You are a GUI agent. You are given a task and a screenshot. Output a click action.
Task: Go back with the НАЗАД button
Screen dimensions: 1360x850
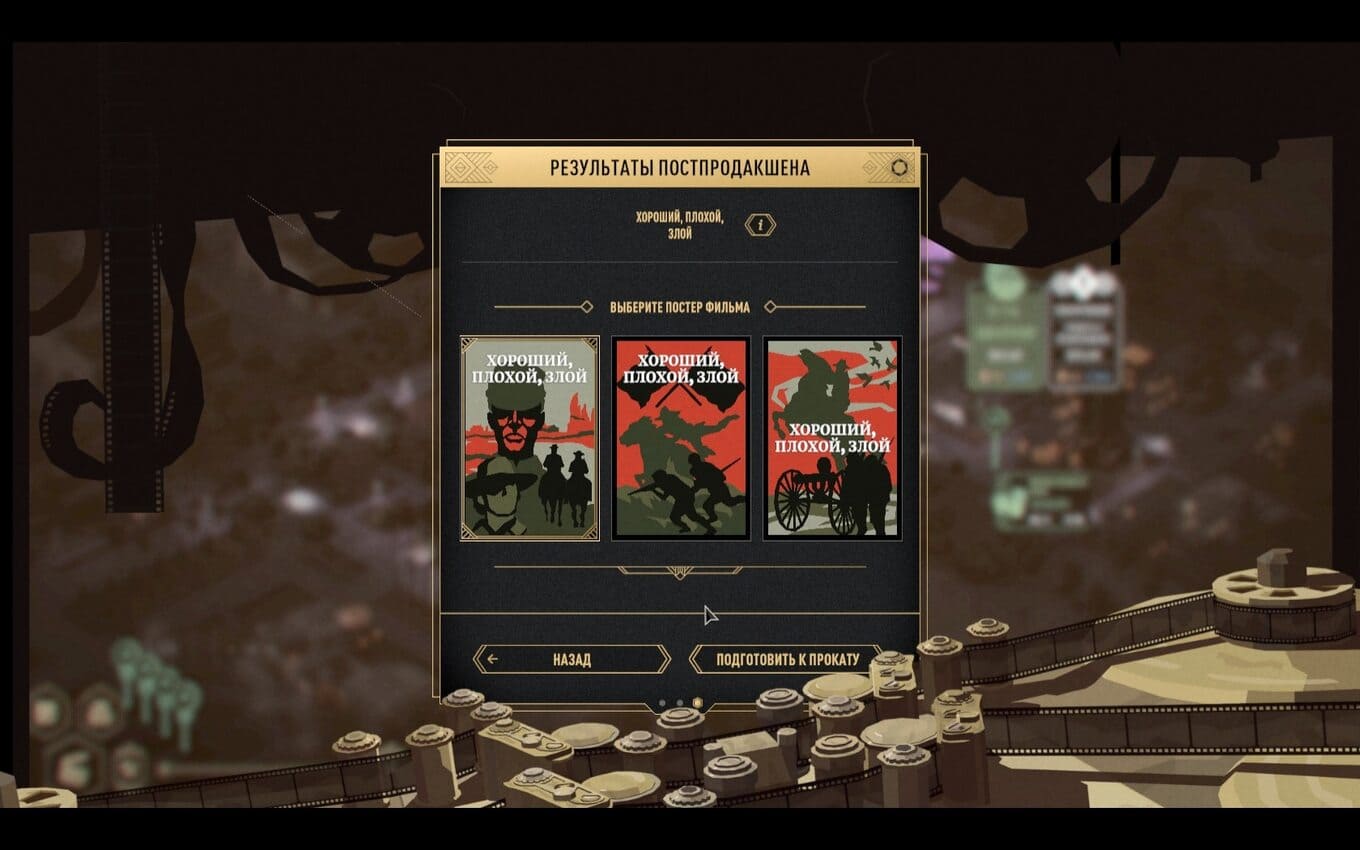click(571, 659)
